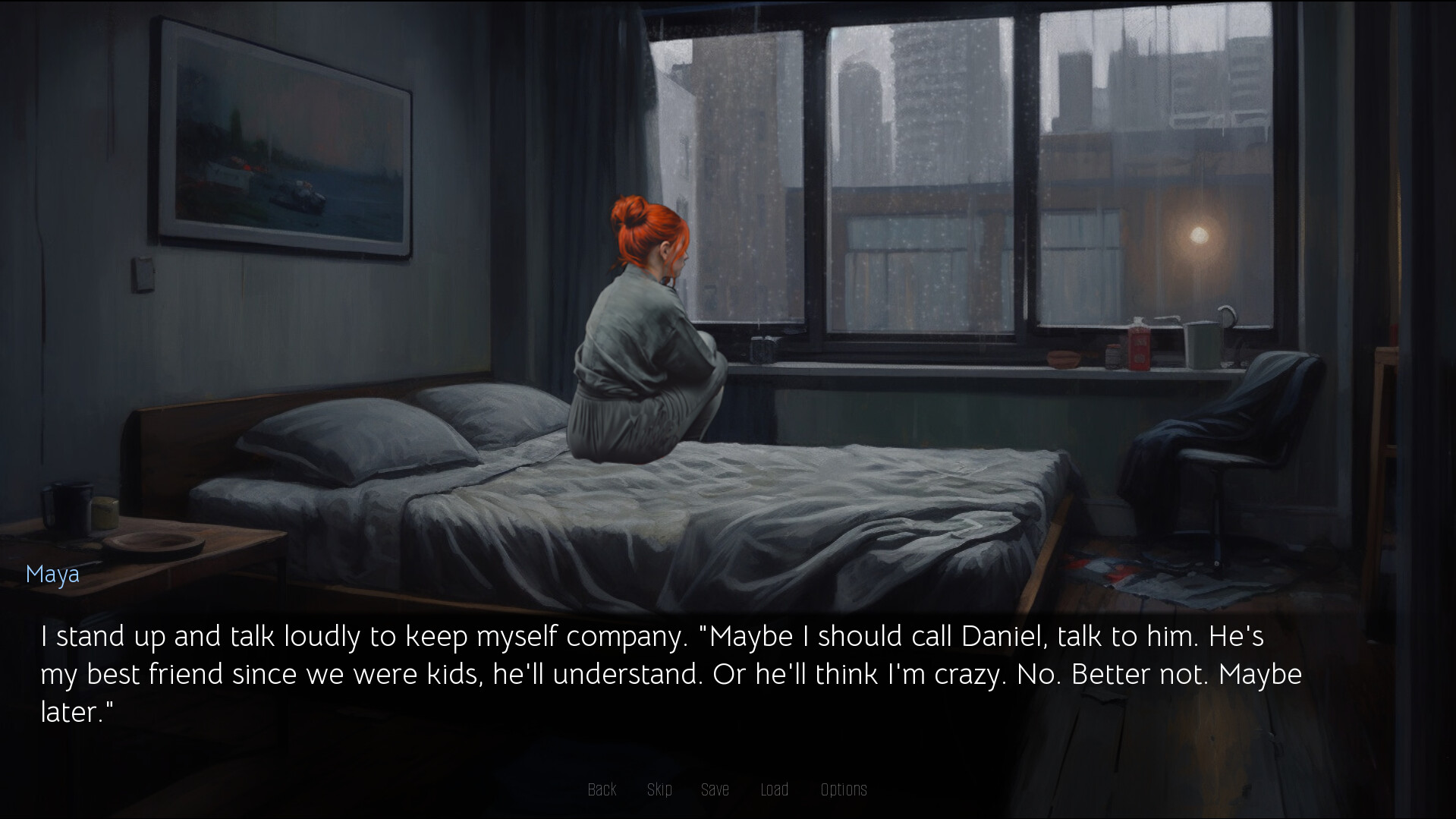This screenshot has width=1456, height=819.
Task: Click Maya's name label
Action: coord(52,574)
